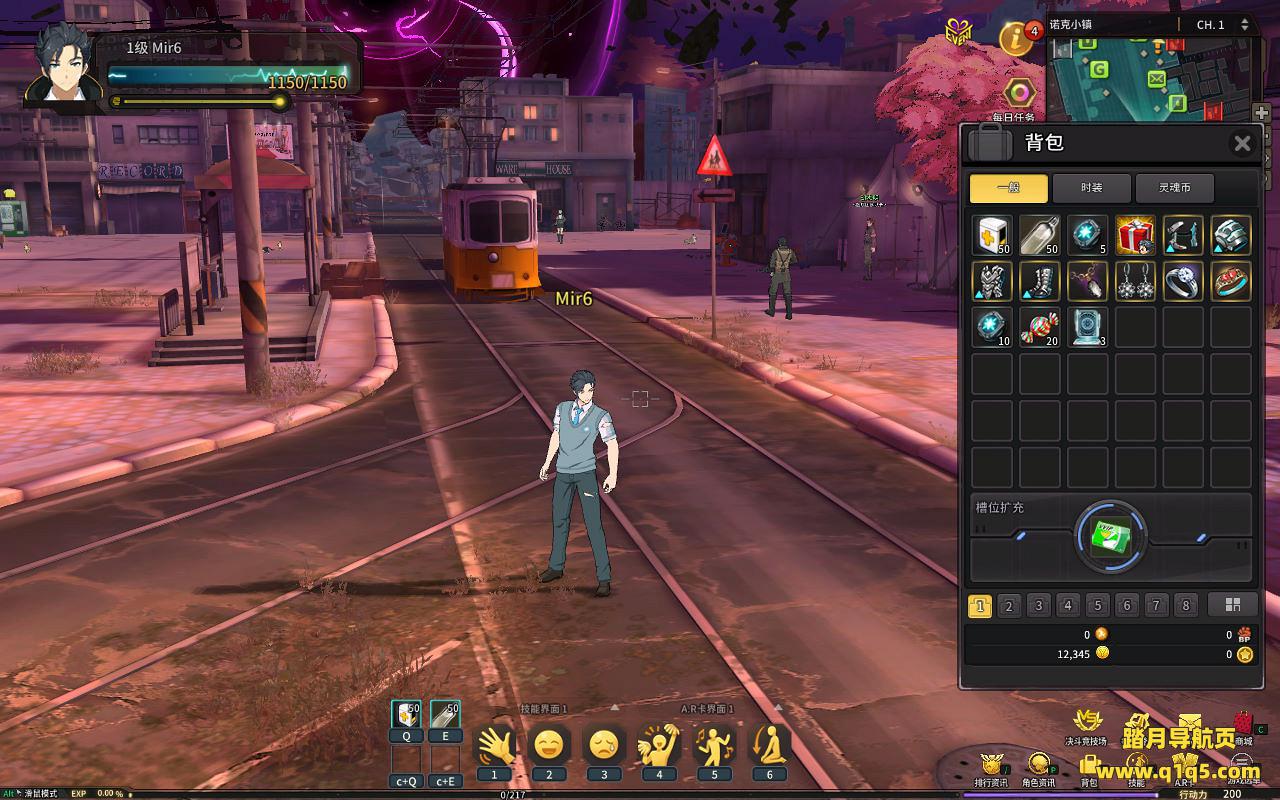Image resolution: width=1280 pixels, height=800 pixels.
Task: Click the armored boots equipment slot
Action: 1039,282
